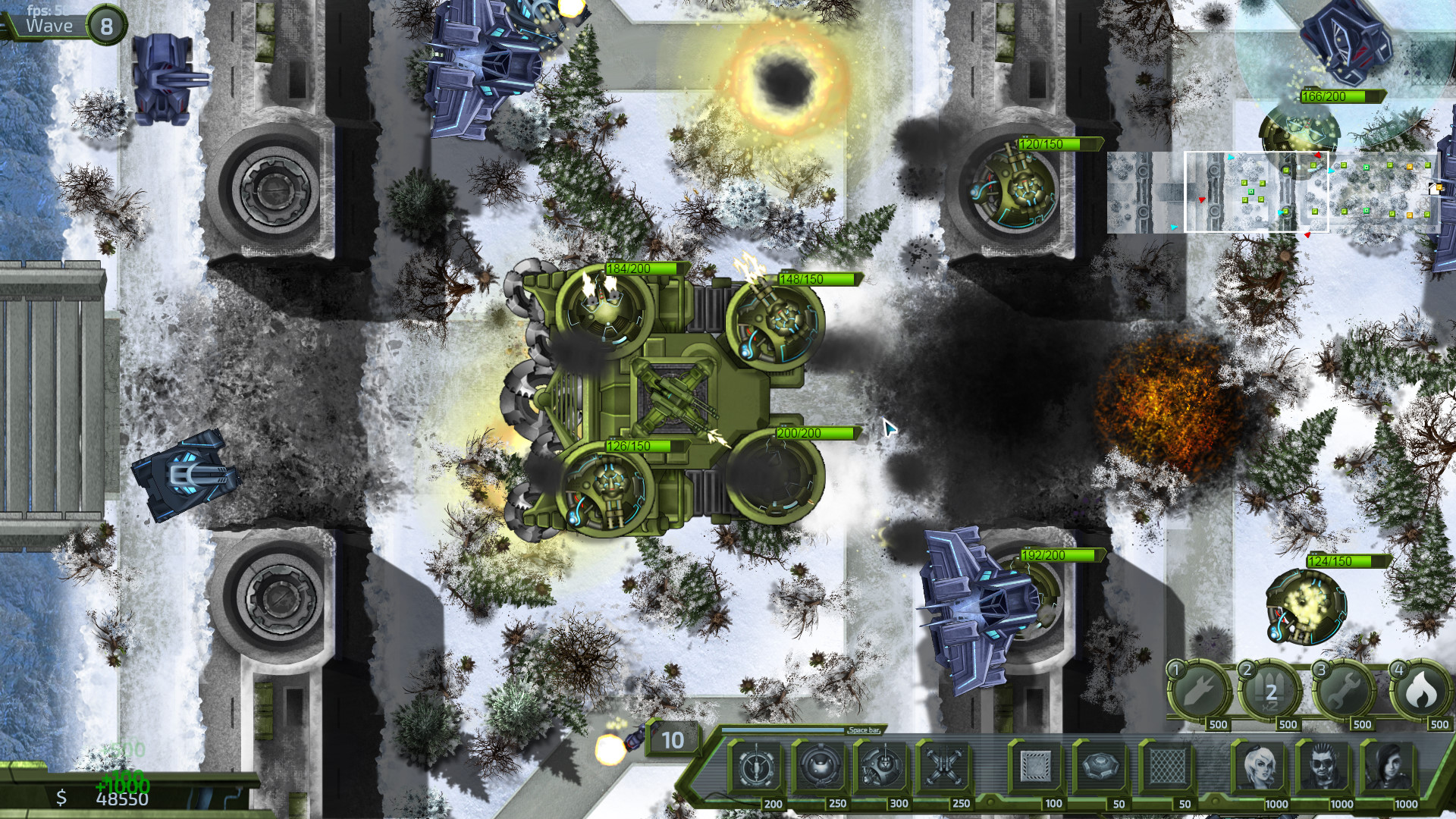
Task: Select the 200-cost gun turret
Action: [755, 769]
